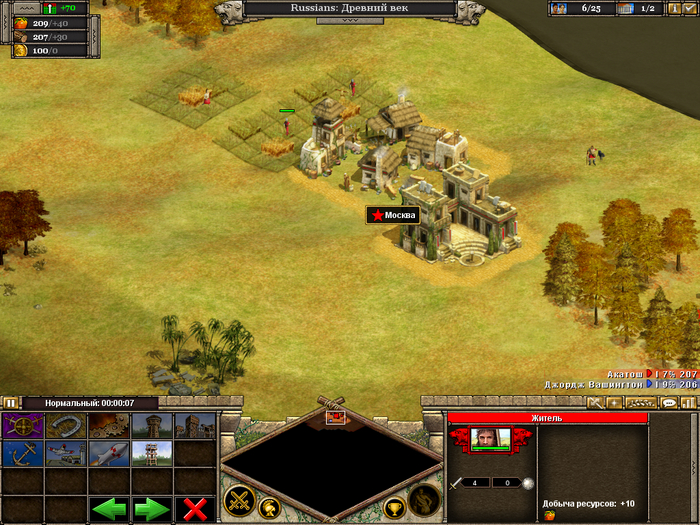The image size is (700, 525).
Task: Select the wooden lookout tower icon
Action: tap(152, 453)
